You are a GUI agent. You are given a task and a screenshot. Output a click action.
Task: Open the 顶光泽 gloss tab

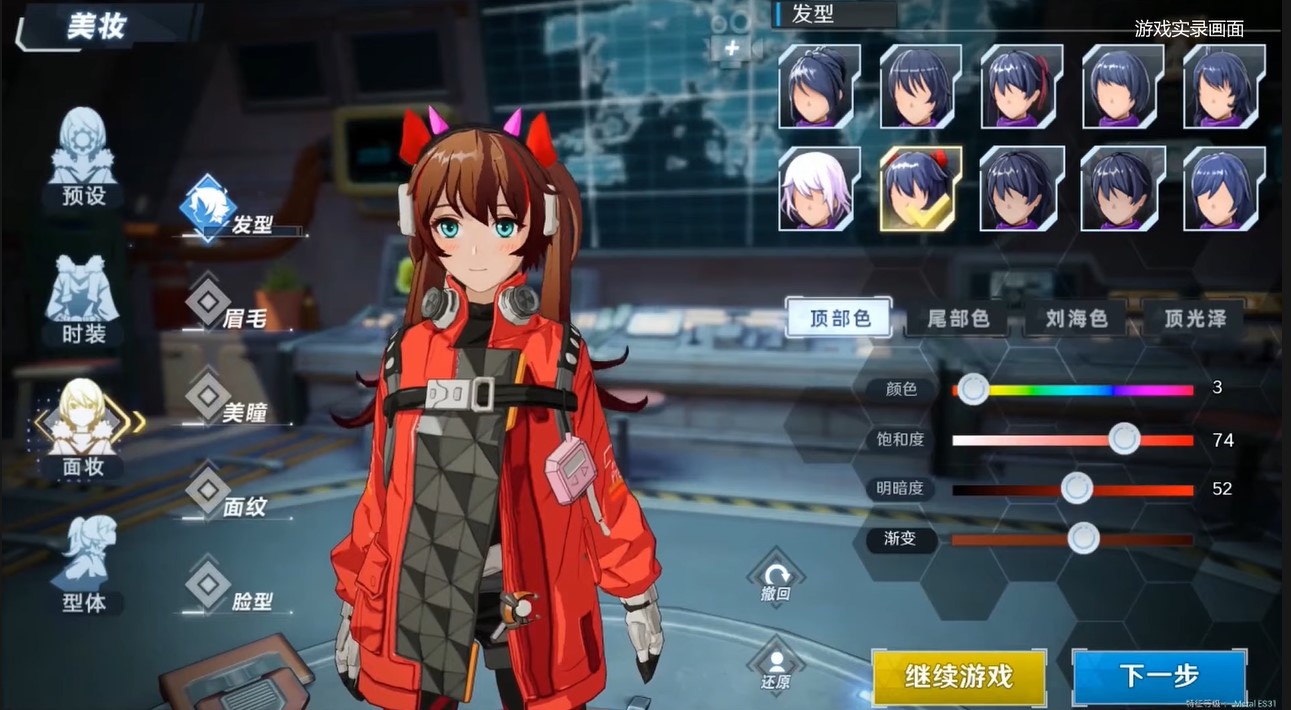[1195, 319]
